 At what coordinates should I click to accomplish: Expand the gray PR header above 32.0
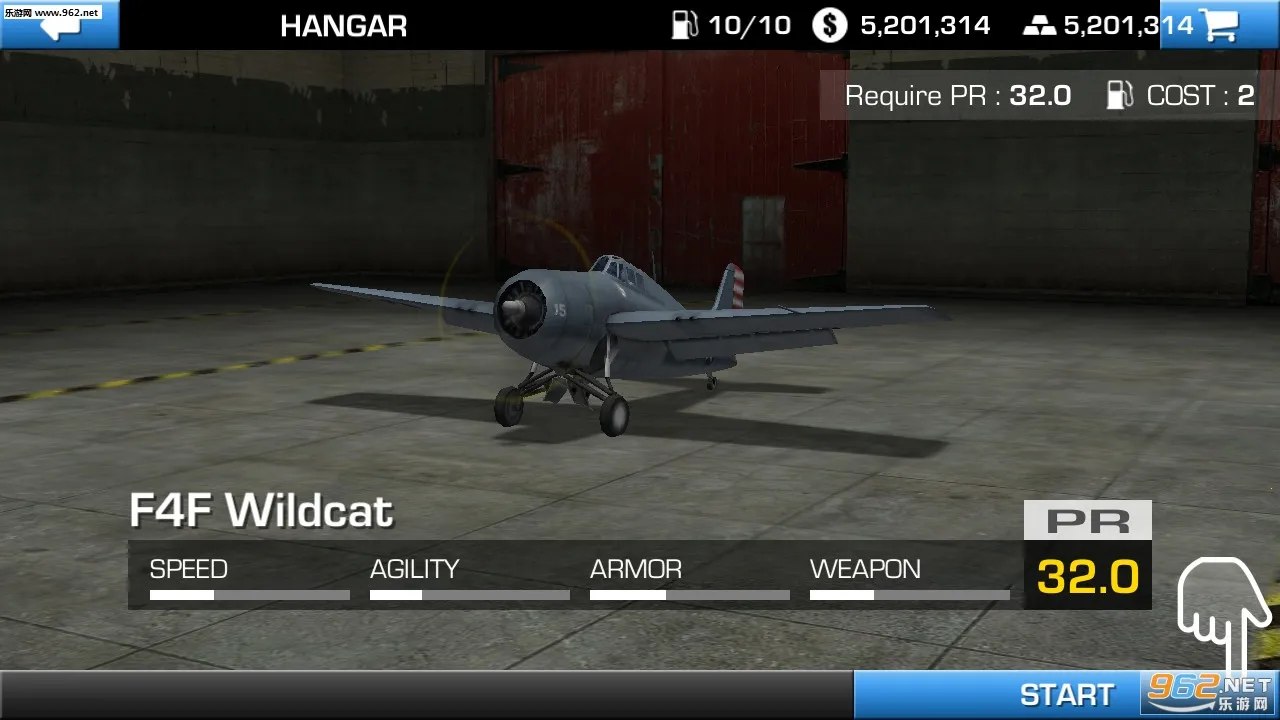[1087, 518]
